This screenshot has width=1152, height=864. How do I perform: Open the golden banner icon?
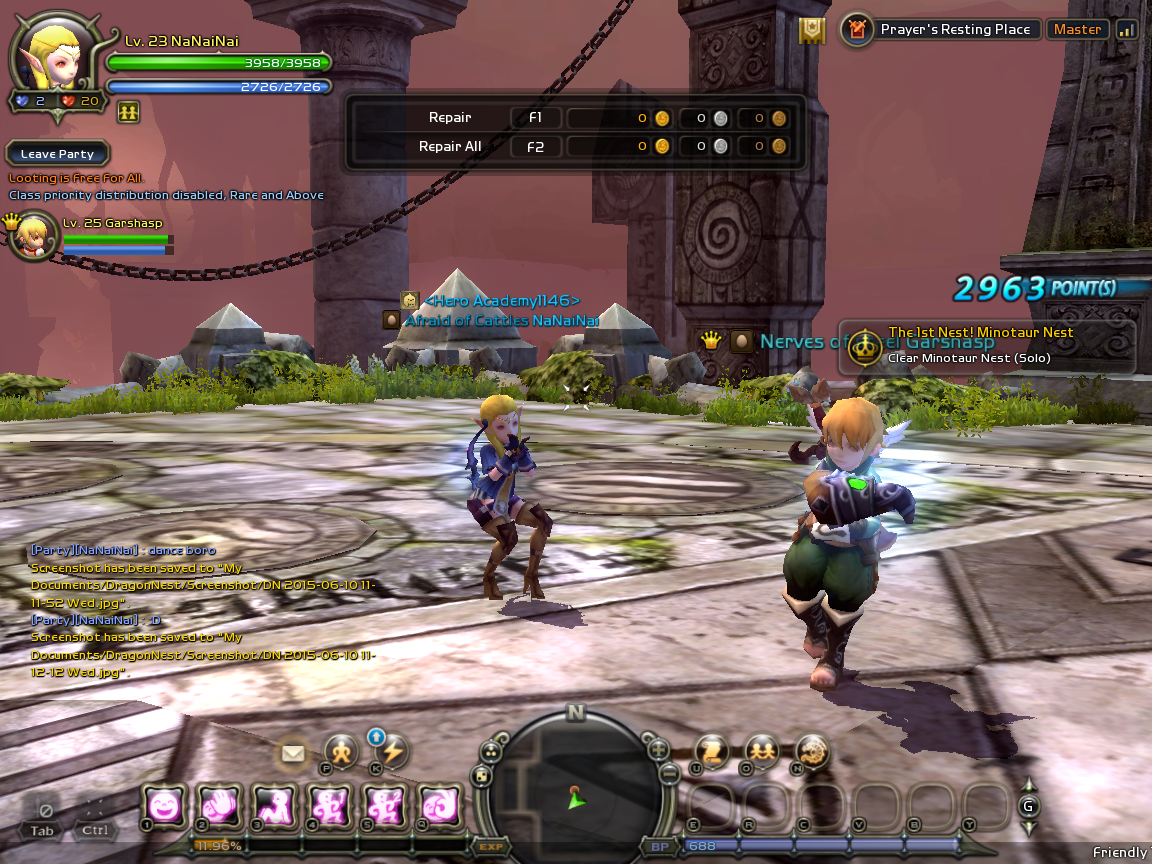tap(812, 31)
